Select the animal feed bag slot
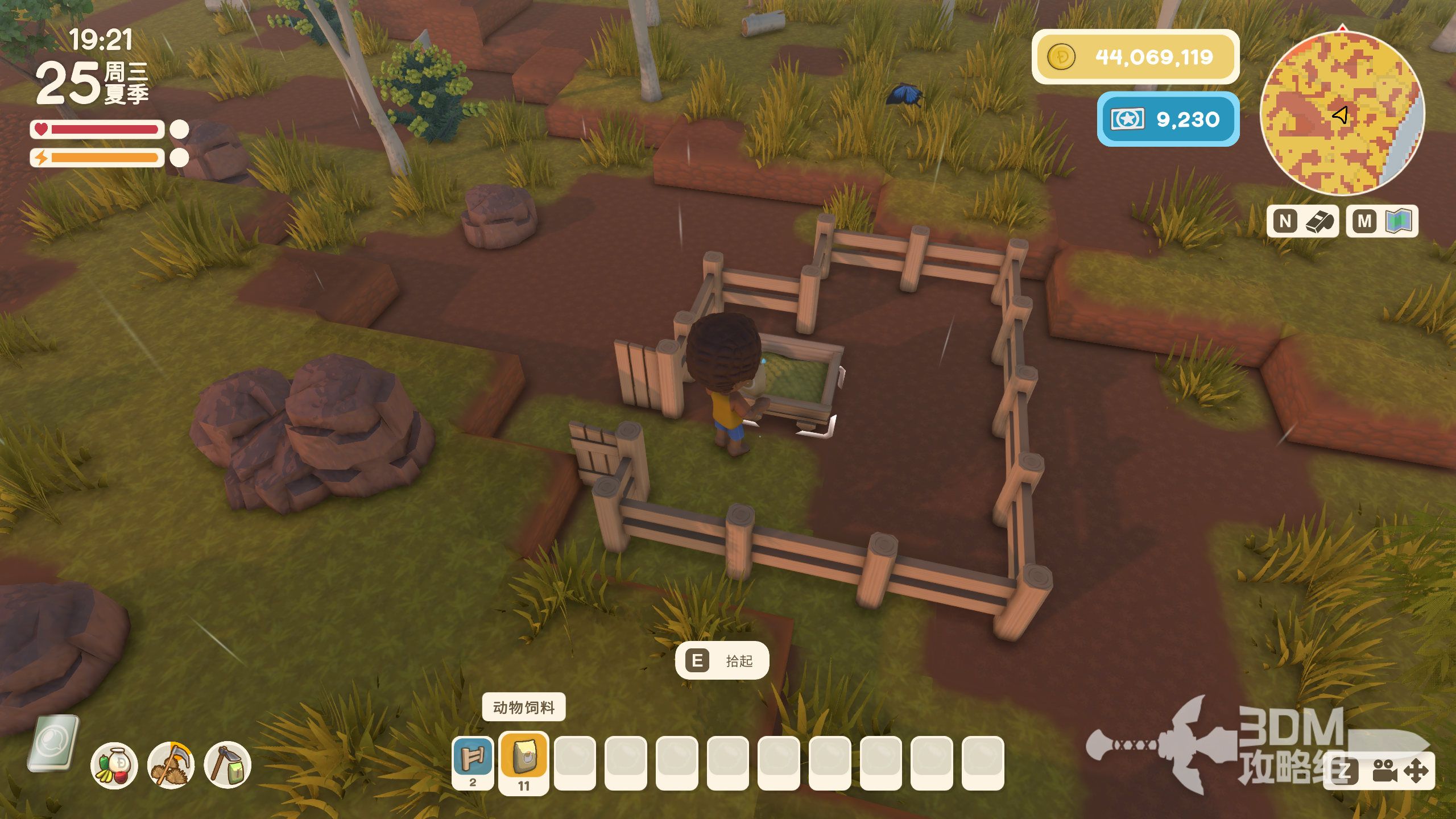Viewport: 1456px width, 819px height. point(524,759)
